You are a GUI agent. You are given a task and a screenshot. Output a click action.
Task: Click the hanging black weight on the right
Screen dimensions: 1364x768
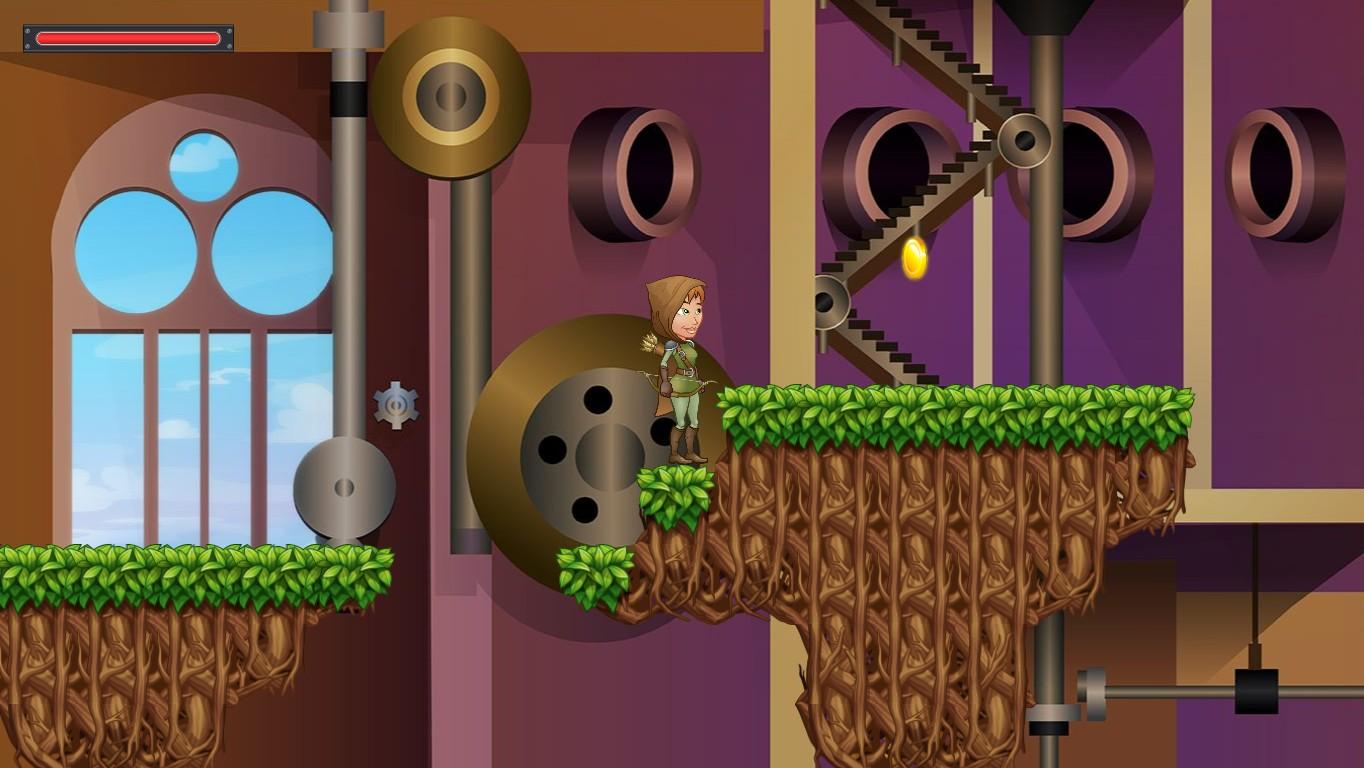[x=1254, y=689]
